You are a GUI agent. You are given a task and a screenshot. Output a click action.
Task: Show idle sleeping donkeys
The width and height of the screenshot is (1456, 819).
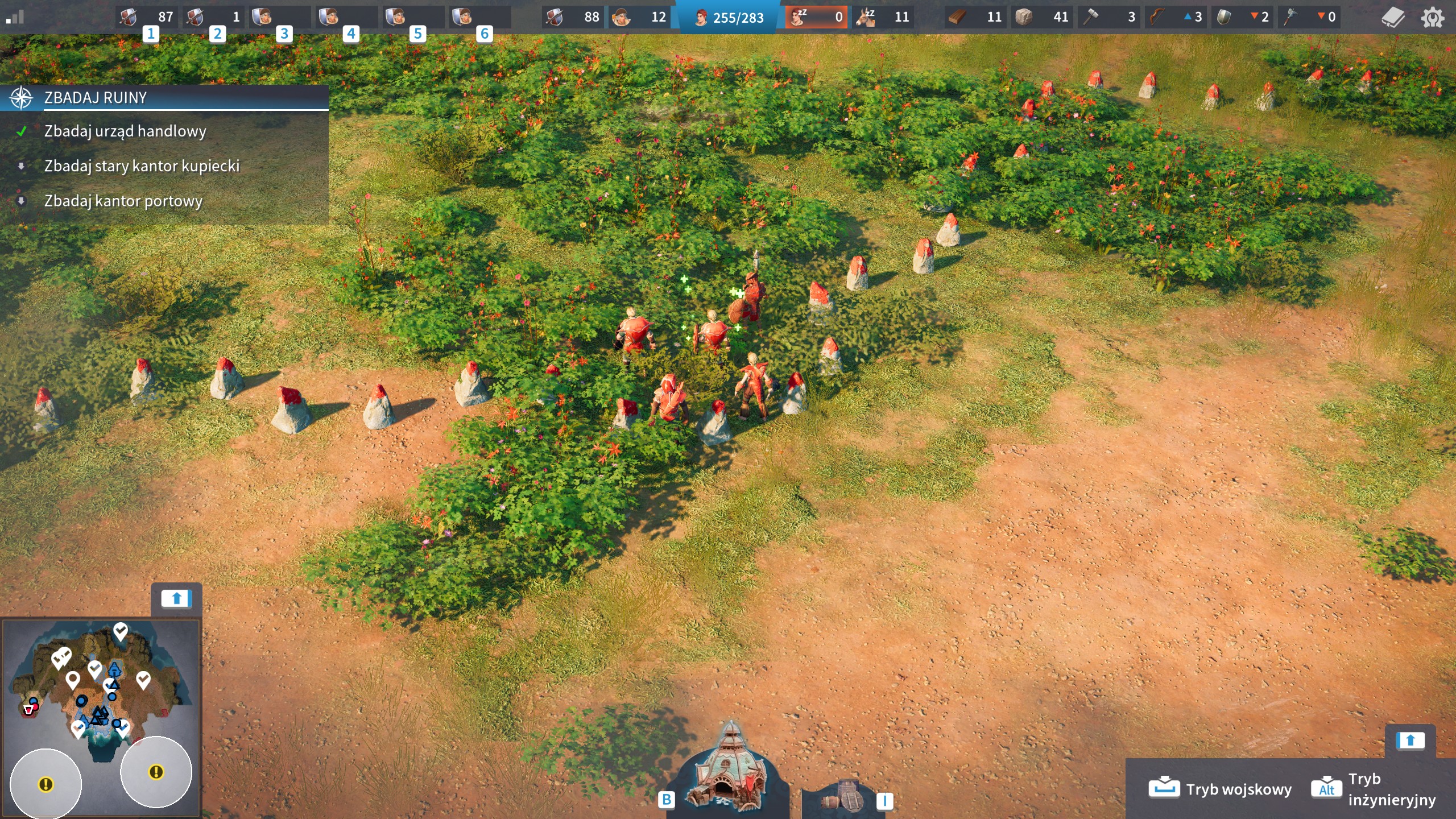click(x=883, y=17)
